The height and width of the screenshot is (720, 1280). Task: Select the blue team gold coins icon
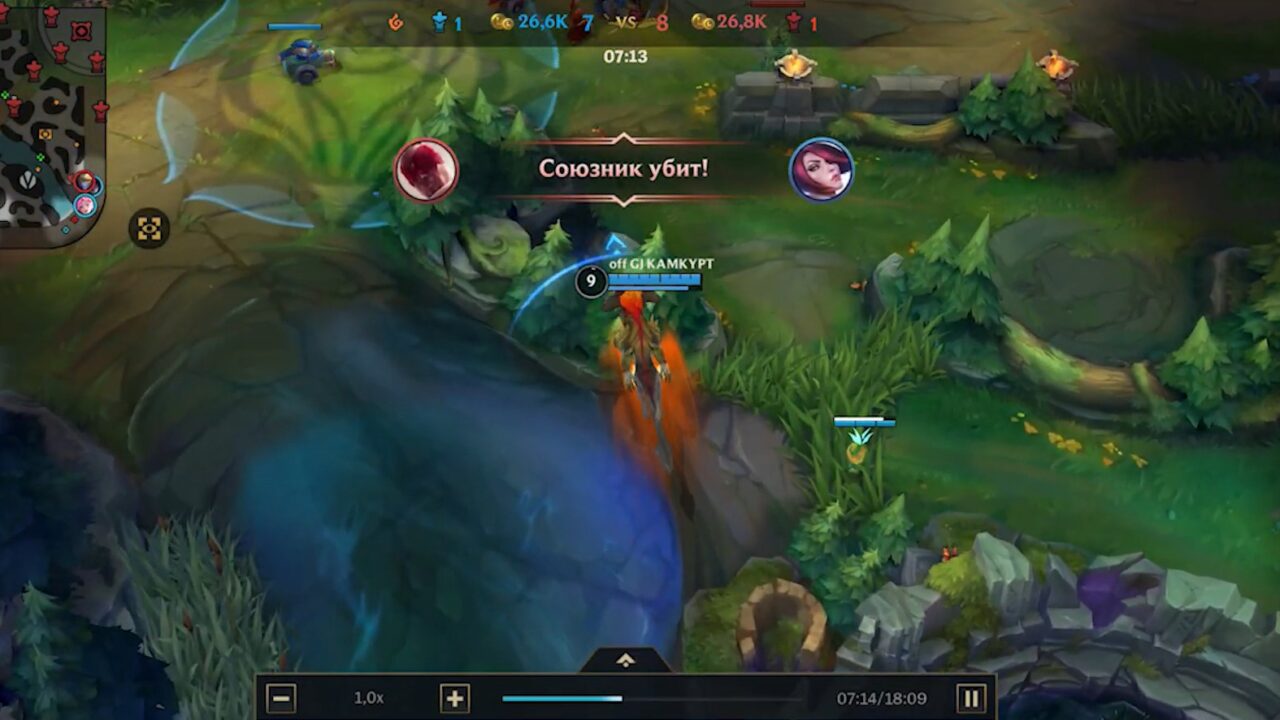pyautogui.click(x=500, y=22)
